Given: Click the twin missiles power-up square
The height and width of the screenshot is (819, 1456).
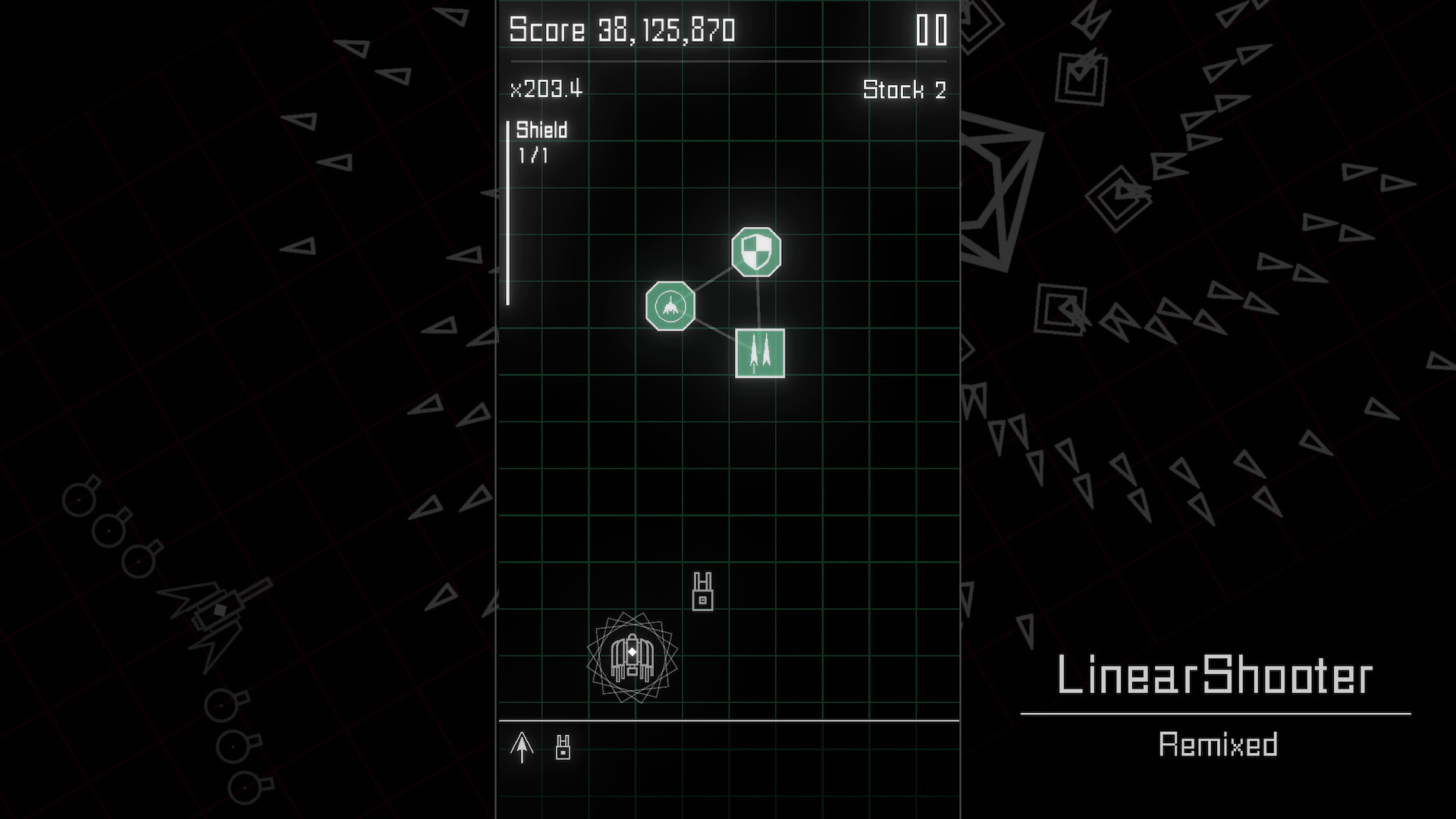Looking at the screenshot, I should (759, 351).
